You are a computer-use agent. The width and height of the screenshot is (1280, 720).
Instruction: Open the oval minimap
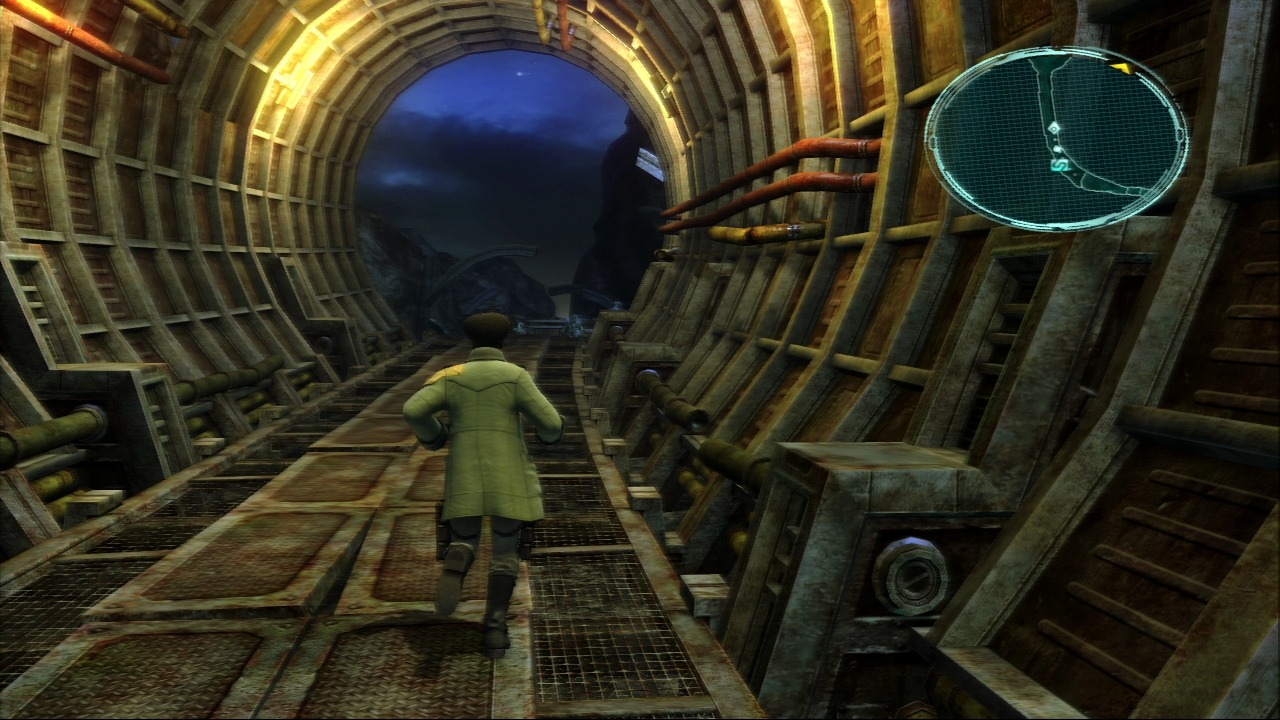1056,137
